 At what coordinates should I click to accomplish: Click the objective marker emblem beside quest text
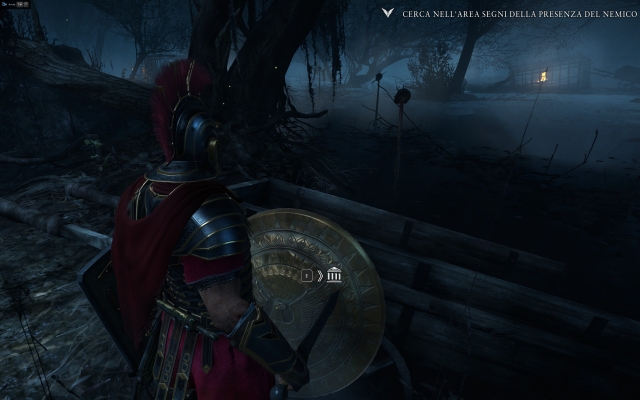[388, 15]
